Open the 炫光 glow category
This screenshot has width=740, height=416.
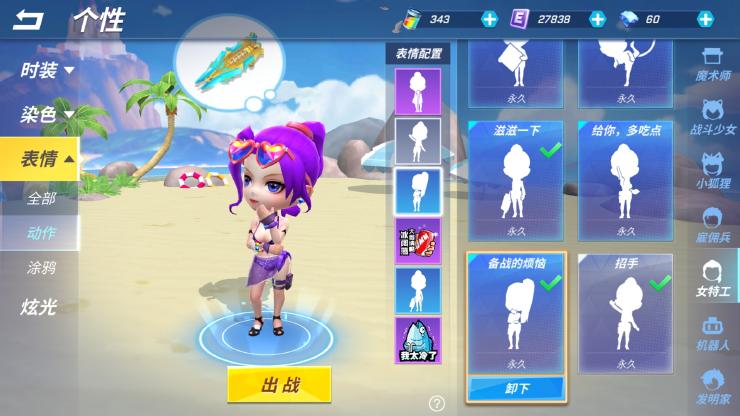coord(38,307)
